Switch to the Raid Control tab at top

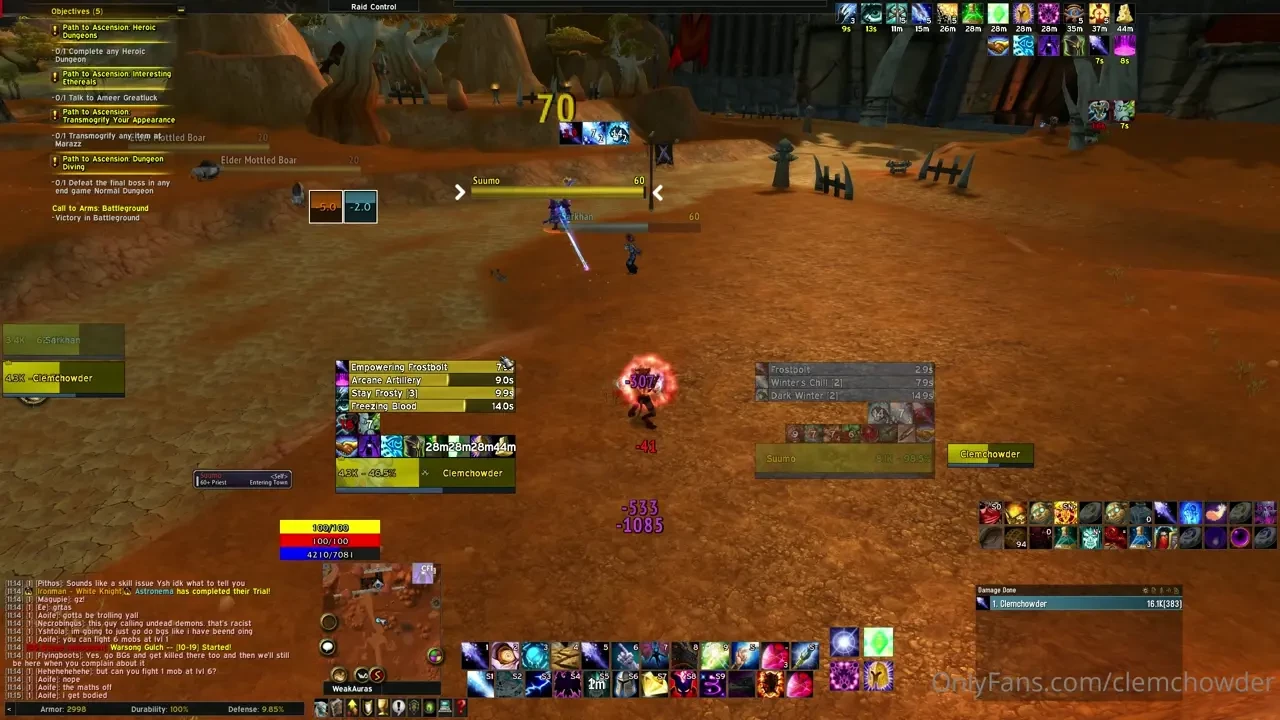[x=373, y=6]
